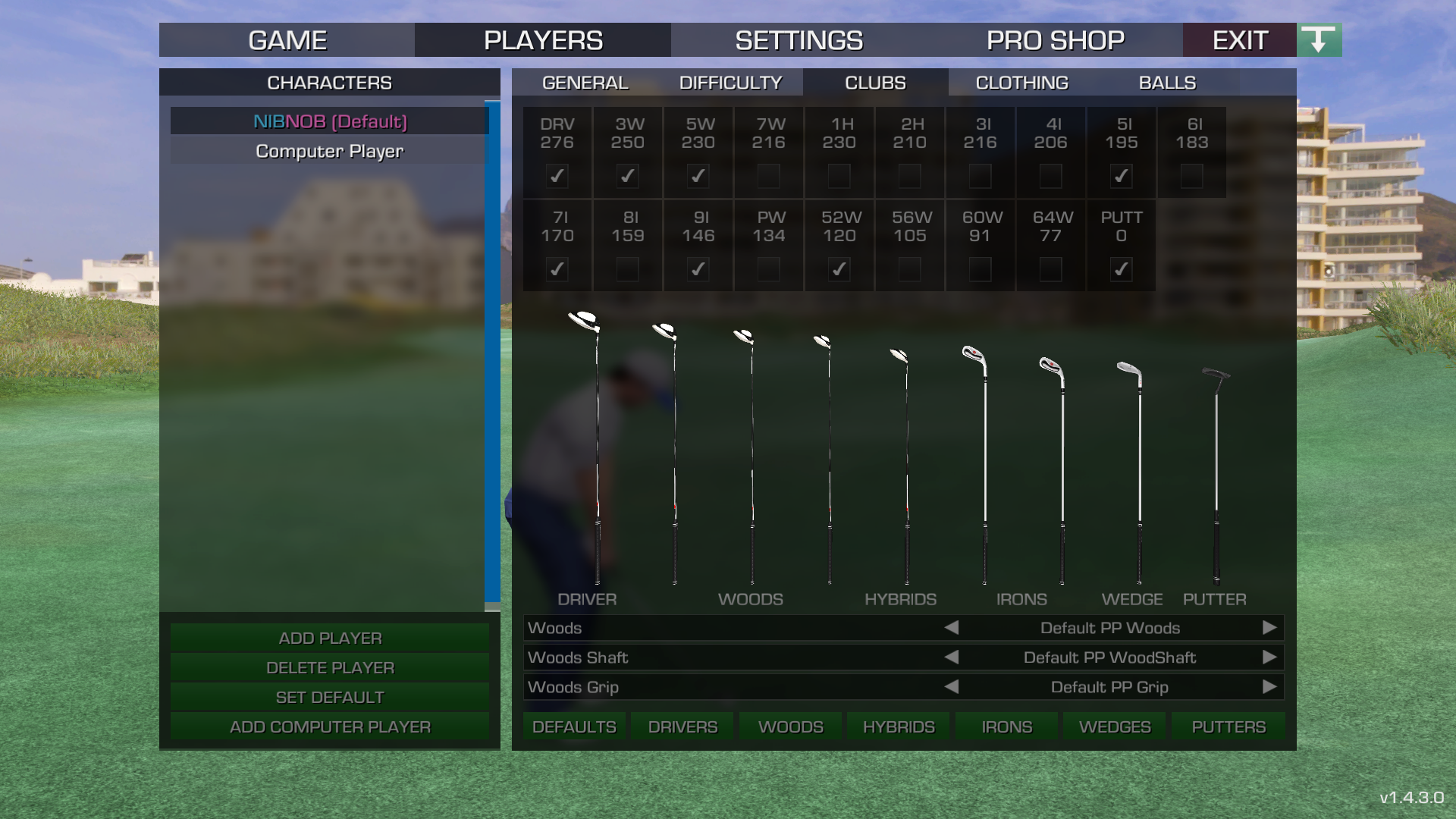
Task: Add a new player
Action: click(x=330, y=638)
